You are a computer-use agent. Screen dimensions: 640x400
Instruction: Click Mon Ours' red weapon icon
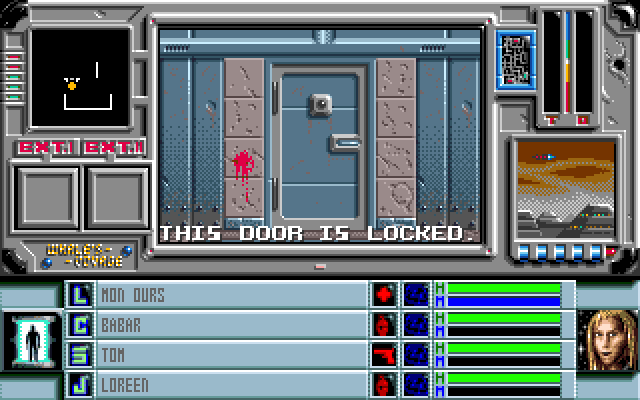point(385,295)
